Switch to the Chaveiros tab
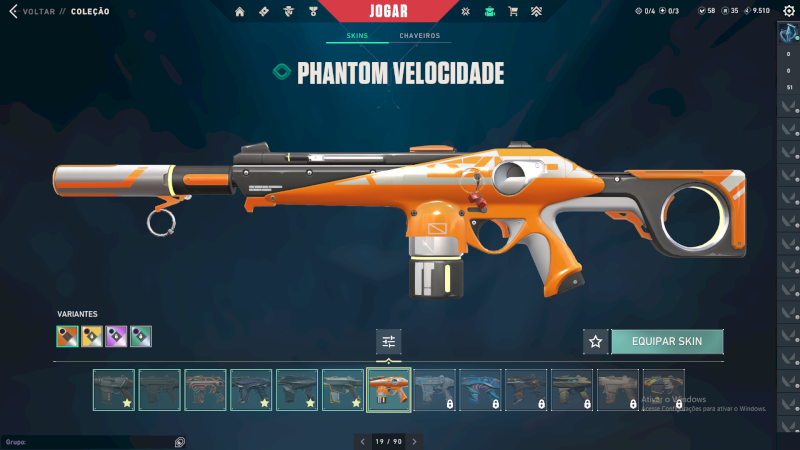The height and width of the screenshot is (450, 800). tap(420, 36)
